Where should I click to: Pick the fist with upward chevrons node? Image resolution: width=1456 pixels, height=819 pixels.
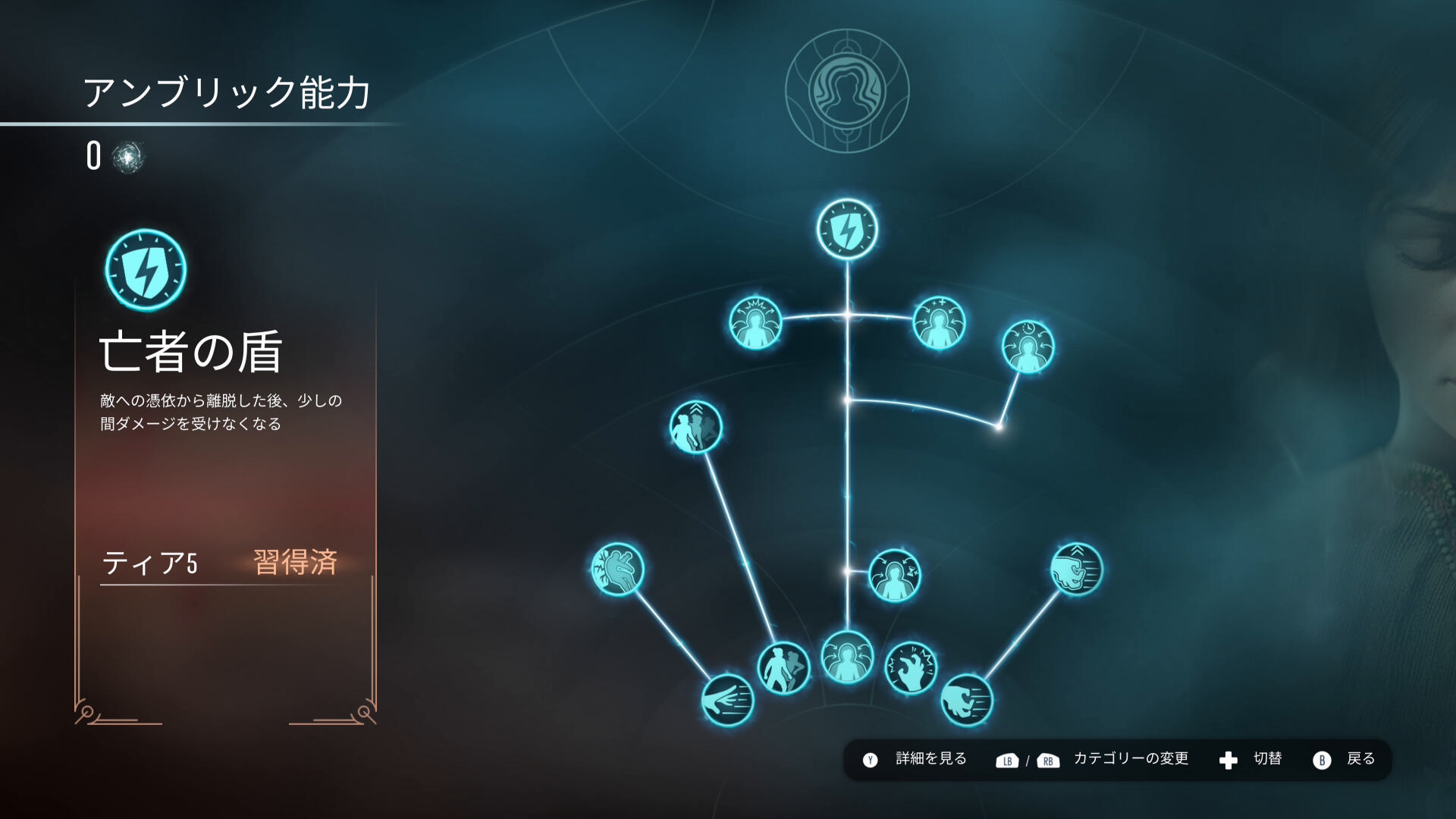1076,570
